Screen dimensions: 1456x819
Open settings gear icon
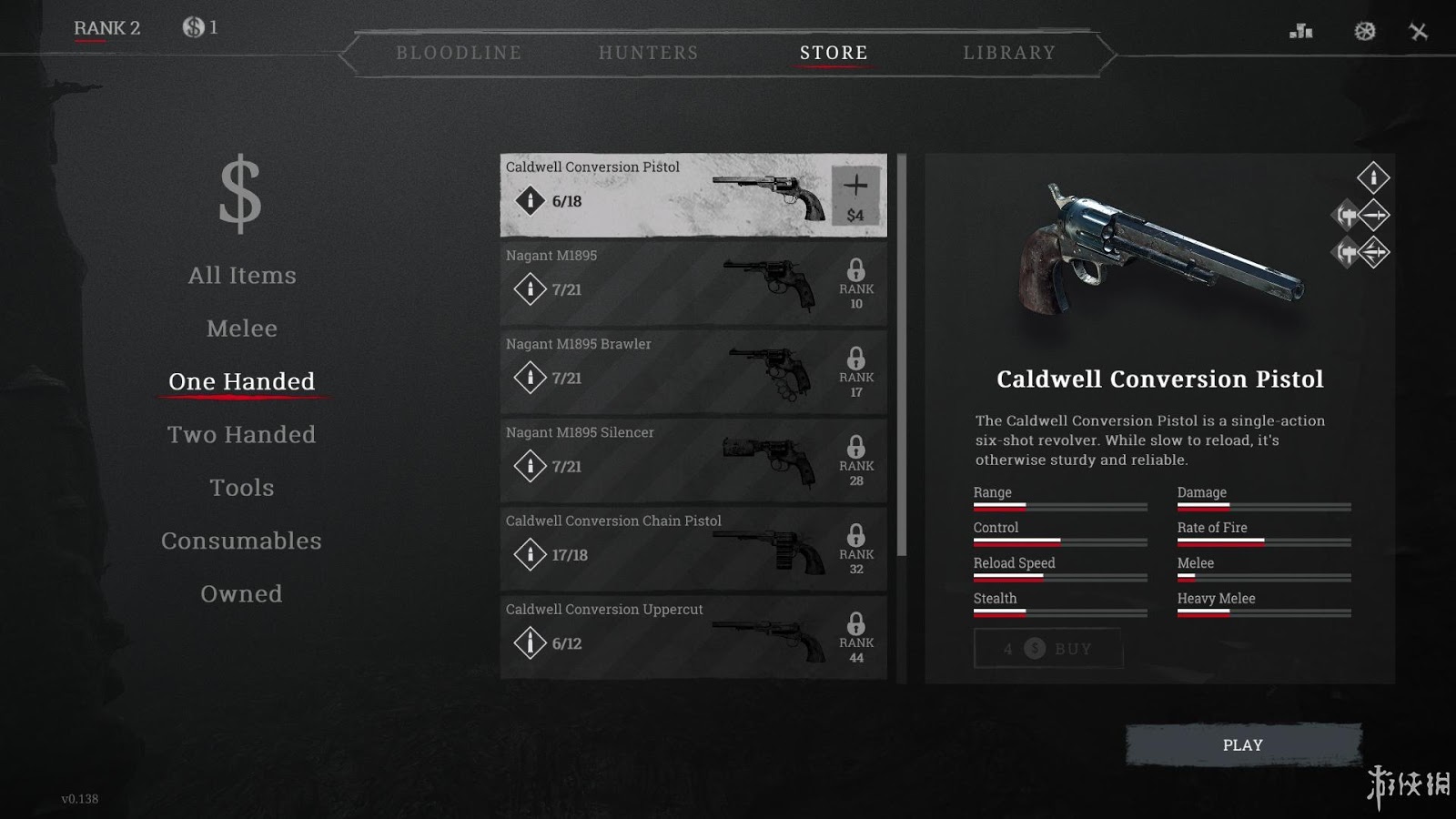coord(1364,32)
